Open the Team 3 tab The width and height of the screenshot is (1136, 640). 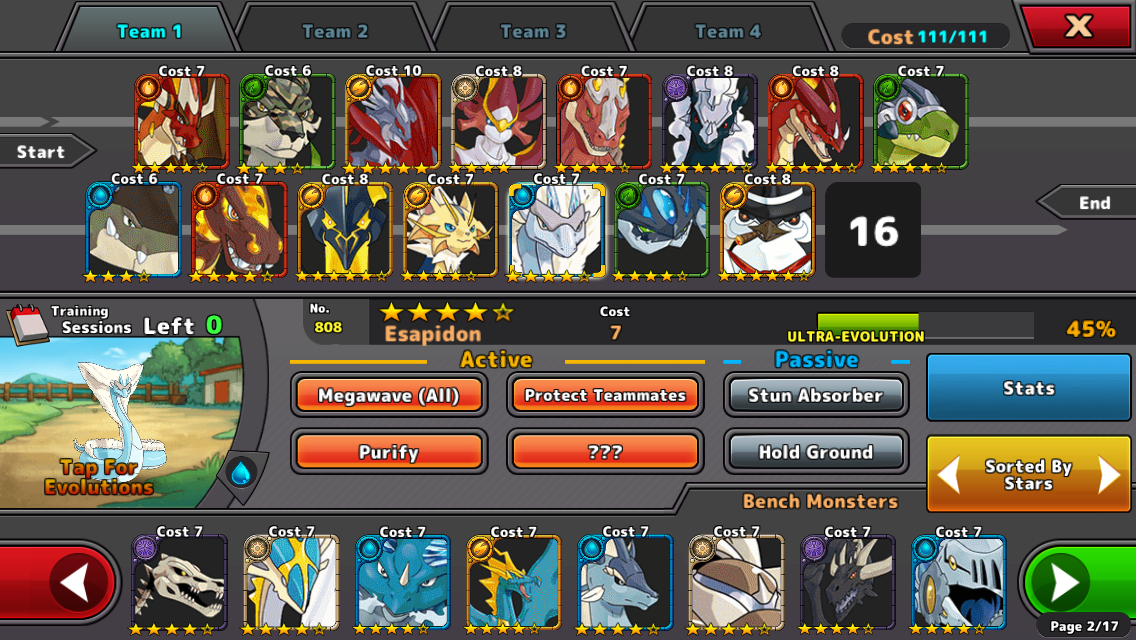tap(532, 31)
